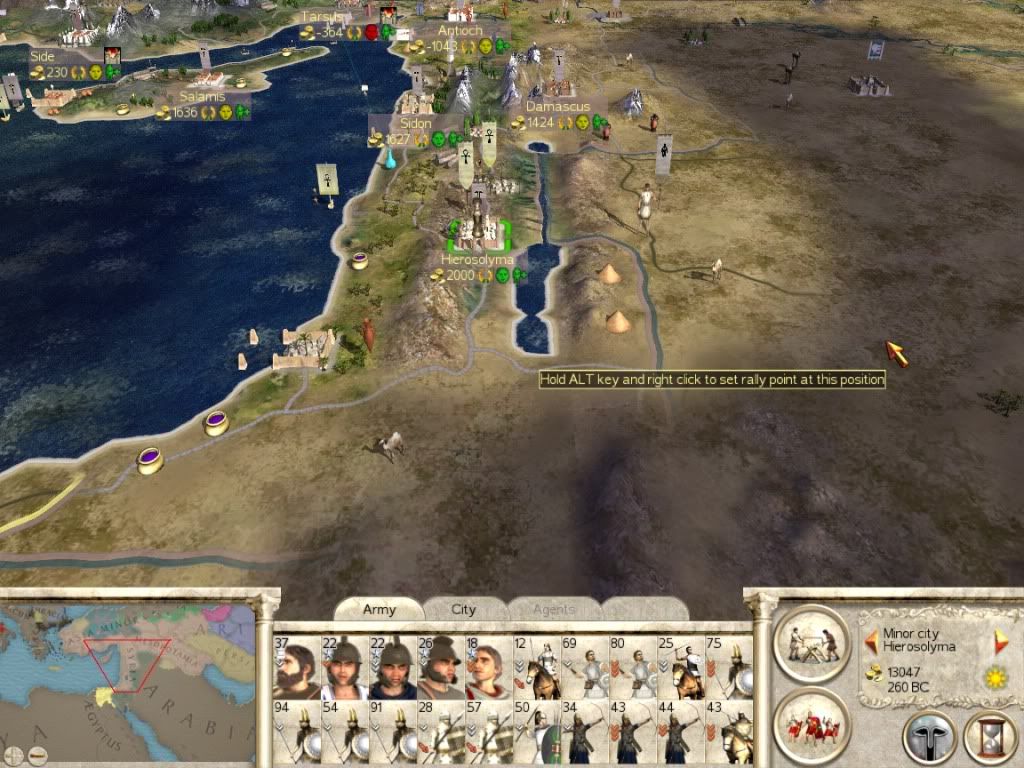Select the bearded general card with 37 men
The image size is (1024, 768).
coord(295,666)
